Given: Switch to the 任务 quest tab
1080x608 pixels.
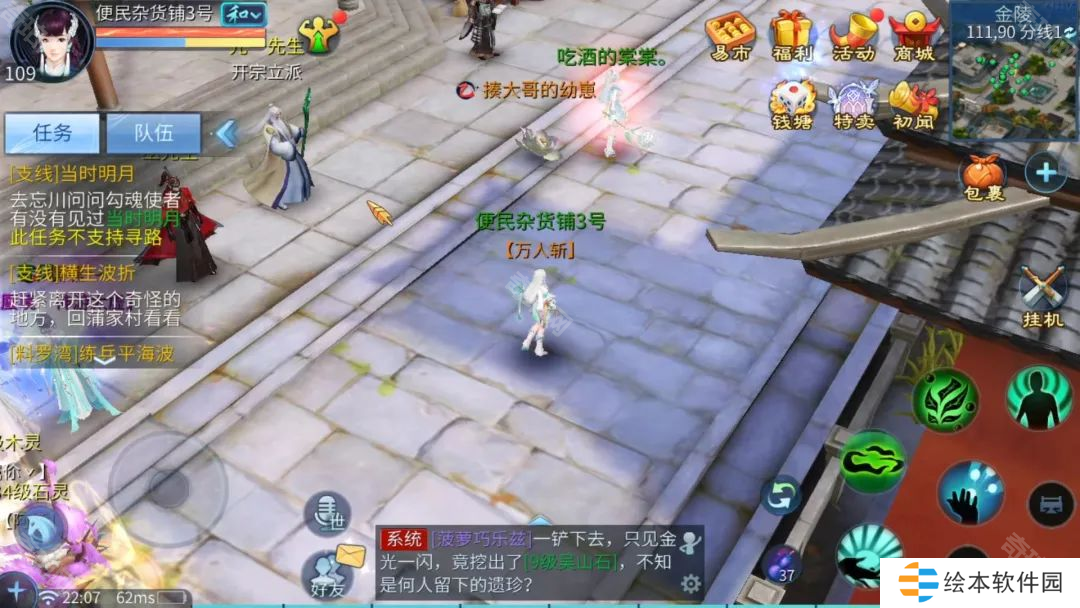Looking at the screenshot, I should [x=52, y=132].
